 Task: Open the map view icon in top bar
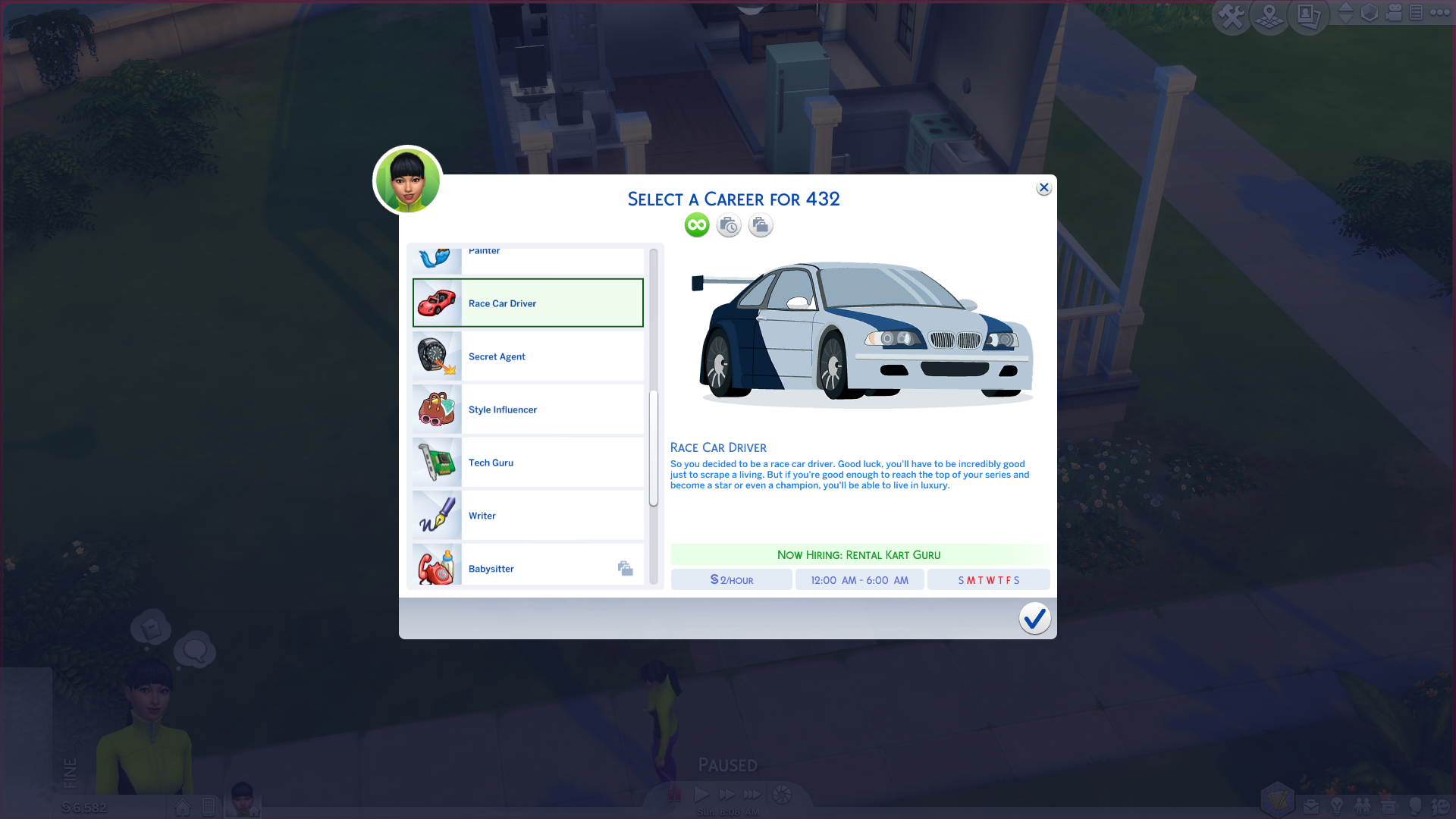[x=1269, y=14]
